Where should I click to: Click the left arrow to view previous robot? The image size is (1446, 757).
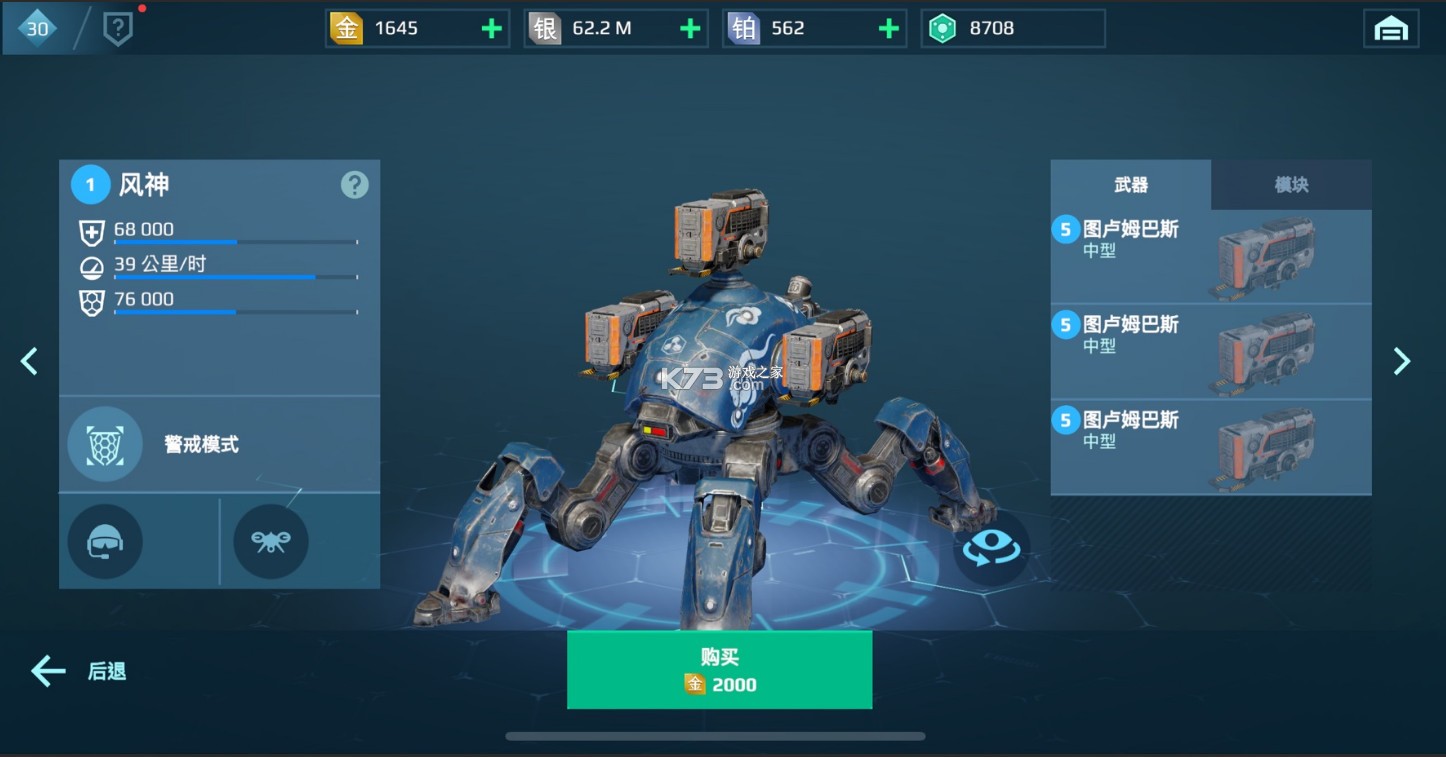[x=29, y=361]
